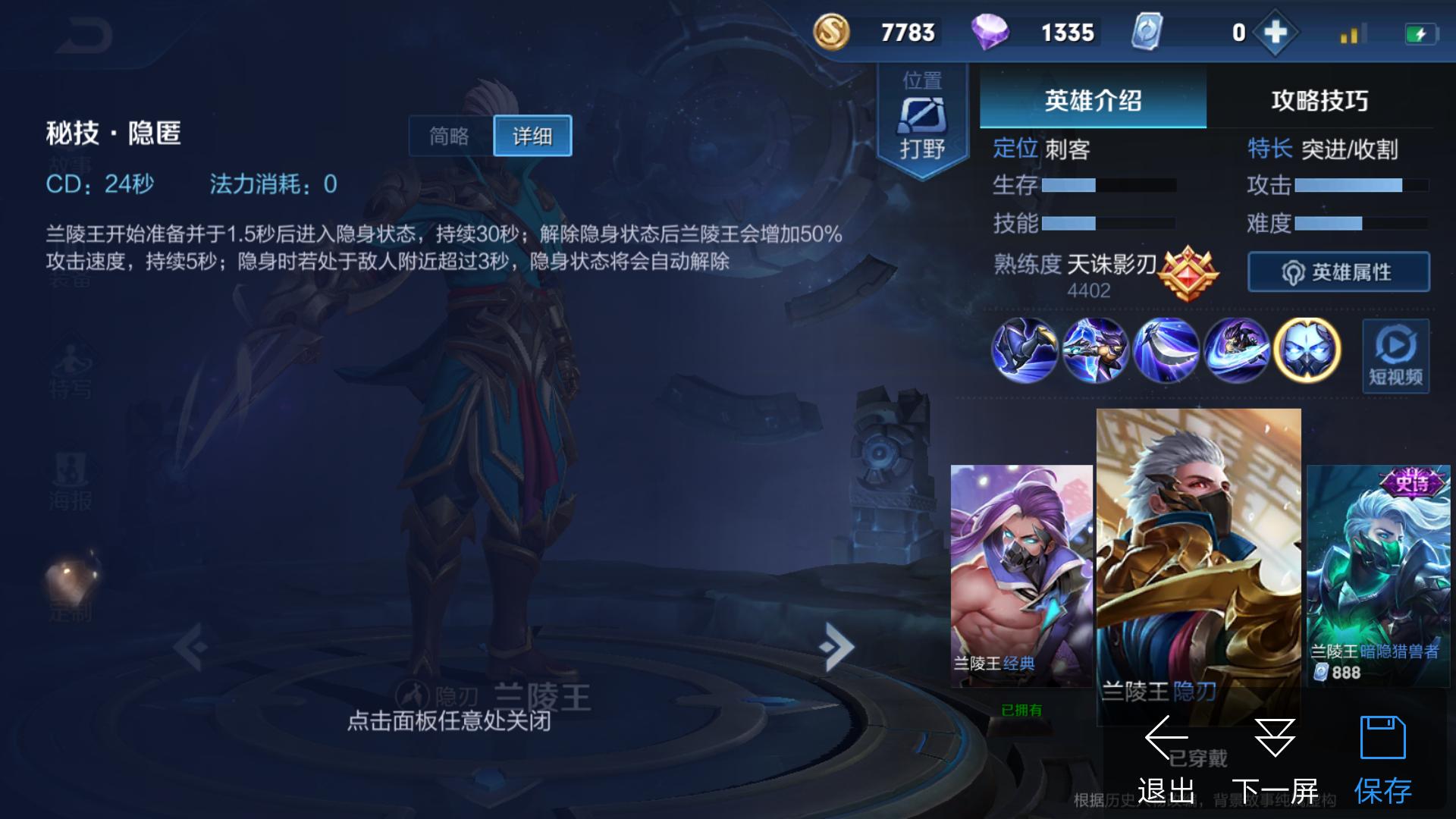
Task: Tap the diamond currency icon
Action: tap(993, 33)
